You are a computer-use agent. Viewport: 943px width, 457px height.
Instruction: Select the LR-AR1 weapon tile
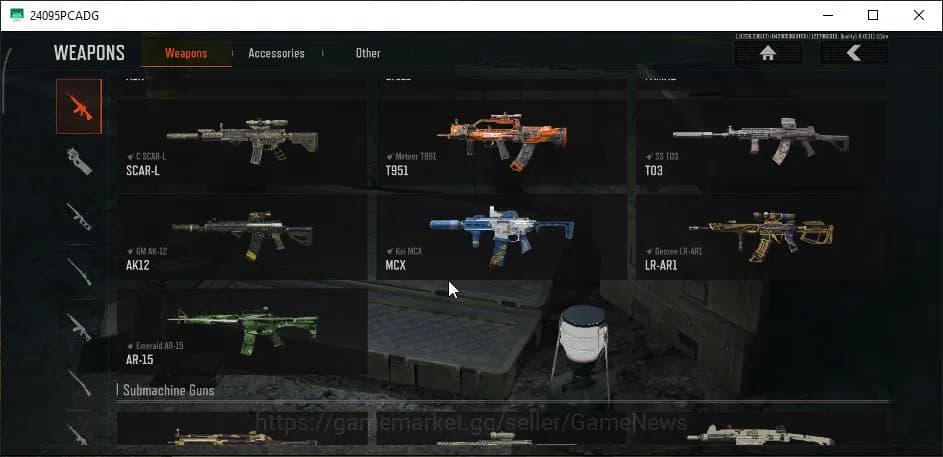[760, 238]
